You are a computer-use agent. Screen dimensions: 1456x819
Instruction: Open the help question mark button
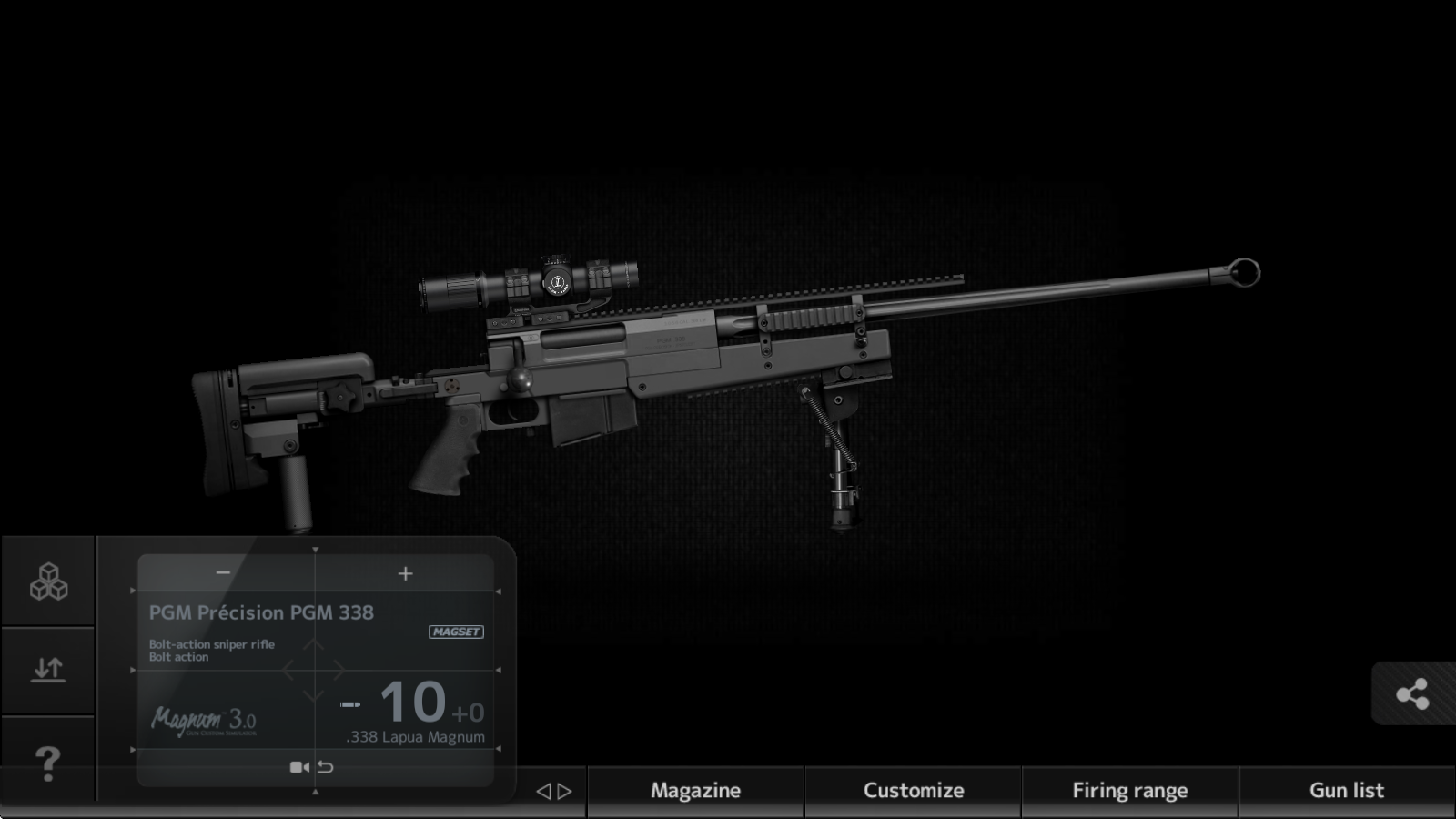click(47, 763)
